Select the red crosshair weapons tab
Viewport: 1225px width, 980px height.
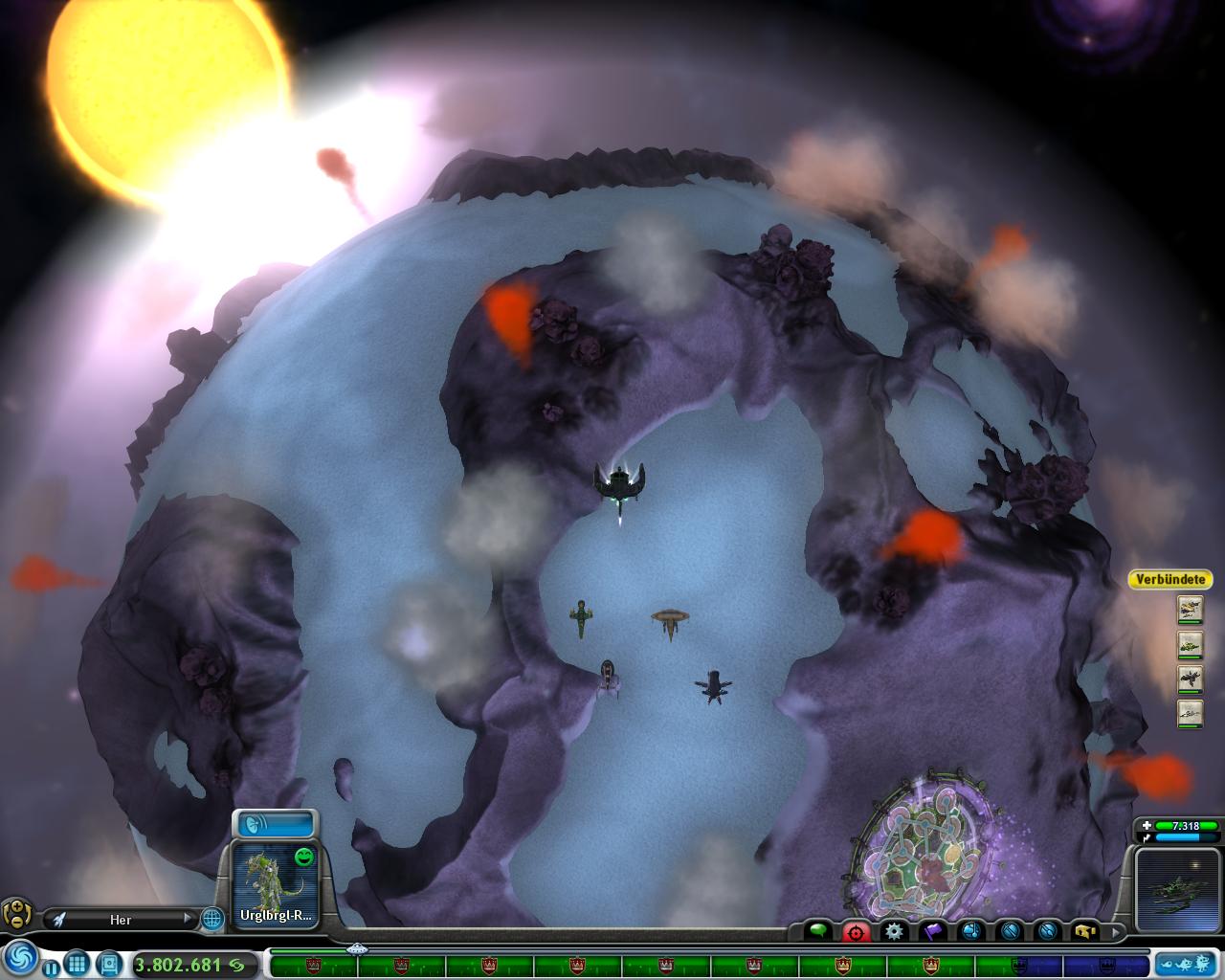pos(856,930)
